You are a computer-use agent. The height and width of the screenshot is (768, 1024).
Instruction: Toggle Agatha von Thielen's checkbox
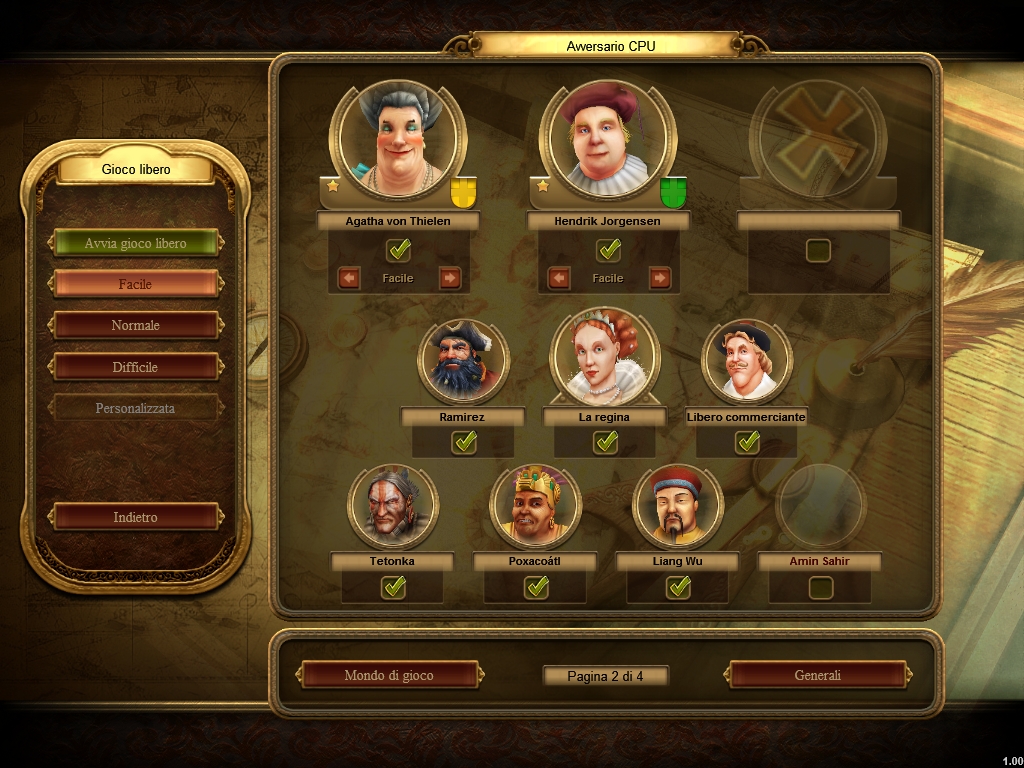point(398,250)
